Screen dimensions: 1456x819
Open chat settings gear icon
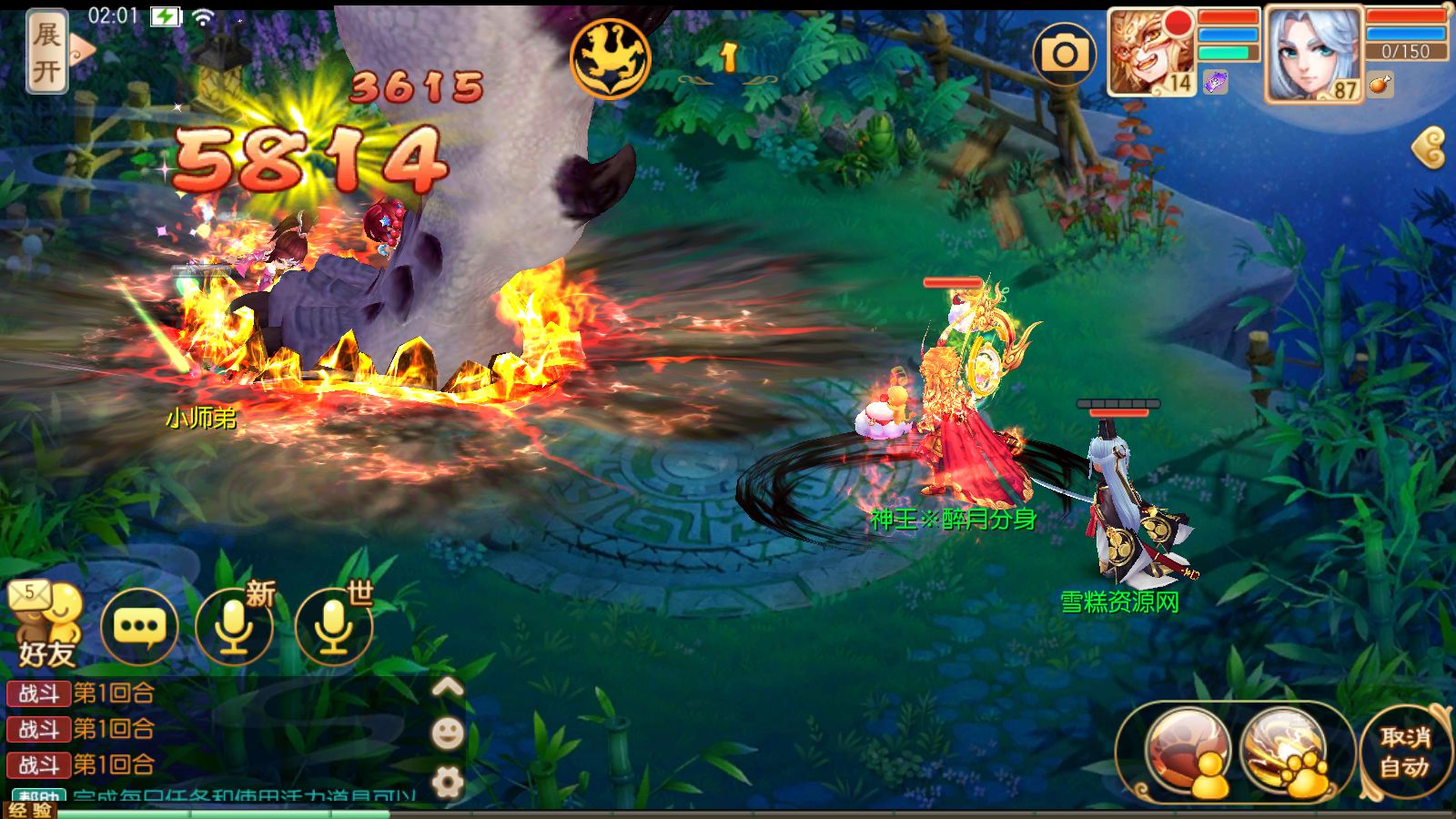[x=447, y=781]
